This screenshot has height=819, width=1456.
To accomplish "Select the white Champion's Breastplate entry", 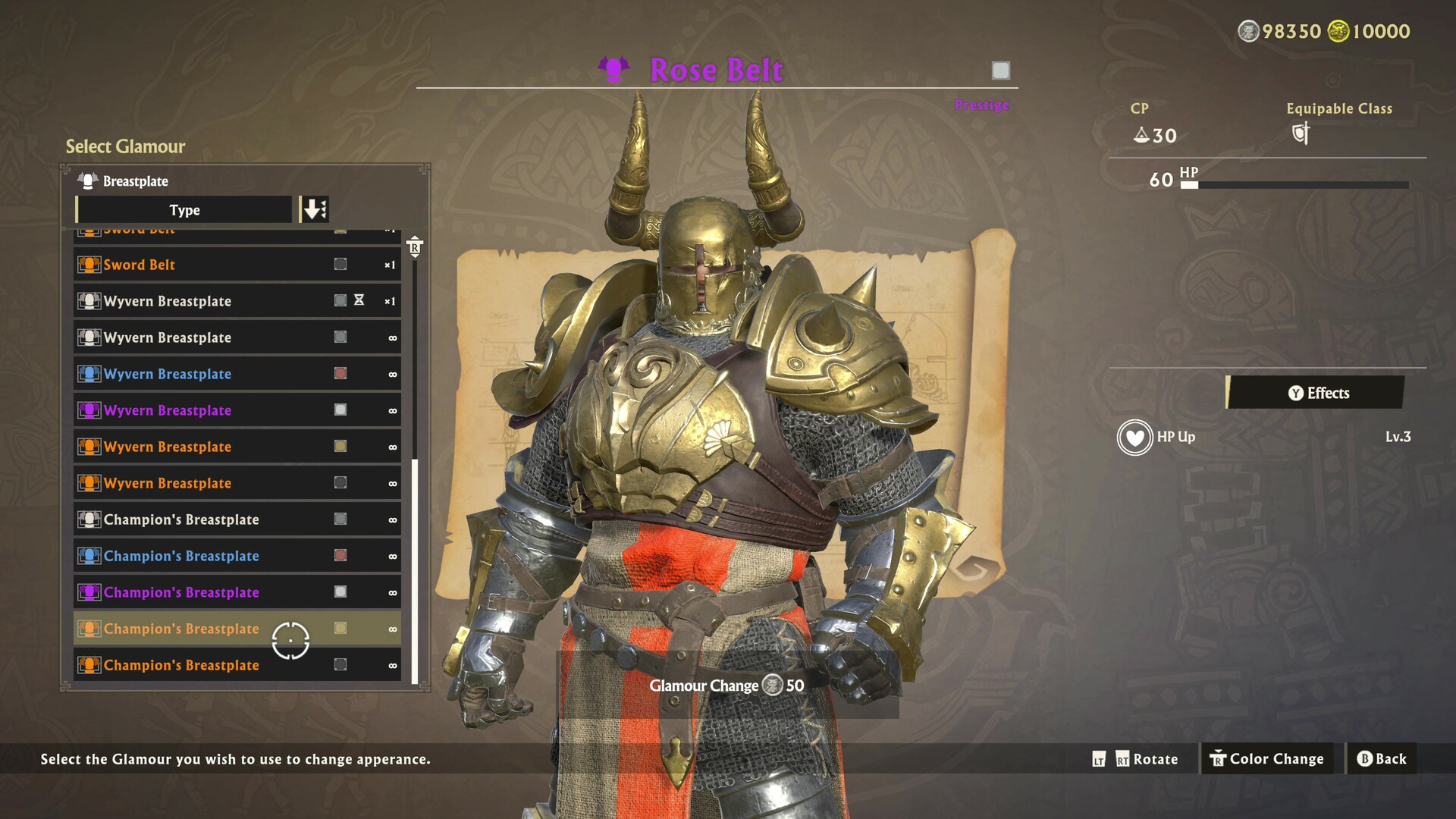I will pyautogui.click(x=237, y=519).
